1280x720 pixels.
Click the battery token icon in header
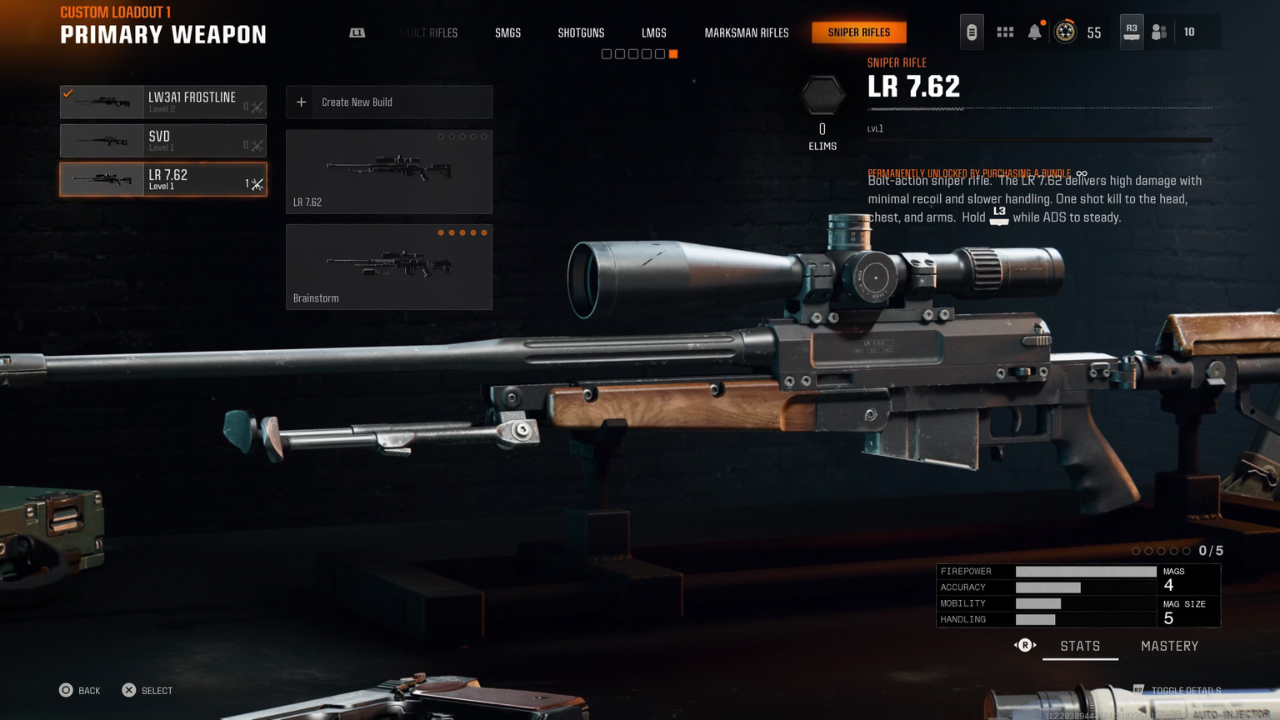[971, 32]
